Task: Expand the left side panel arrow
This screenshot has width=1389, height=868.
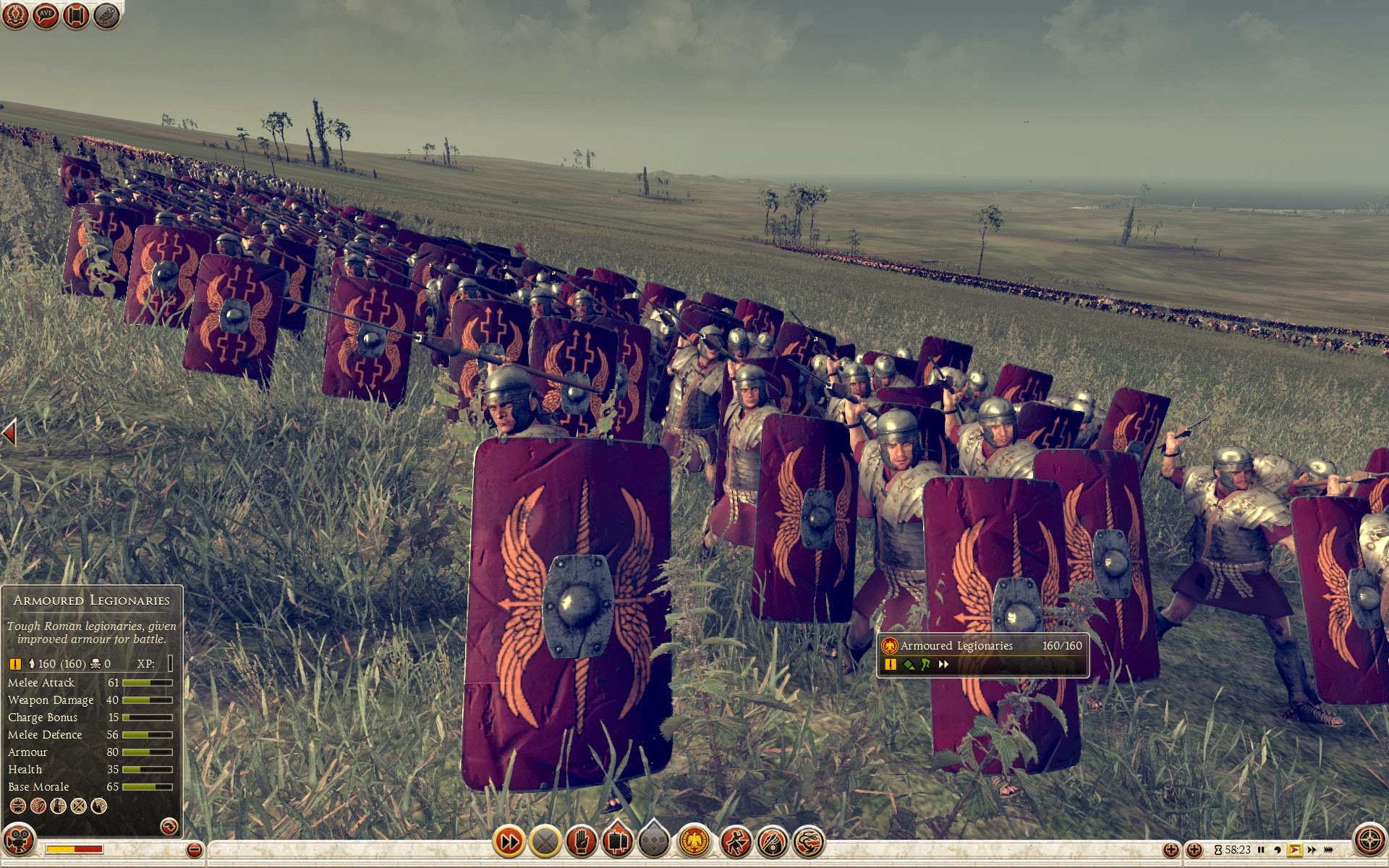Action: (9, 433)
